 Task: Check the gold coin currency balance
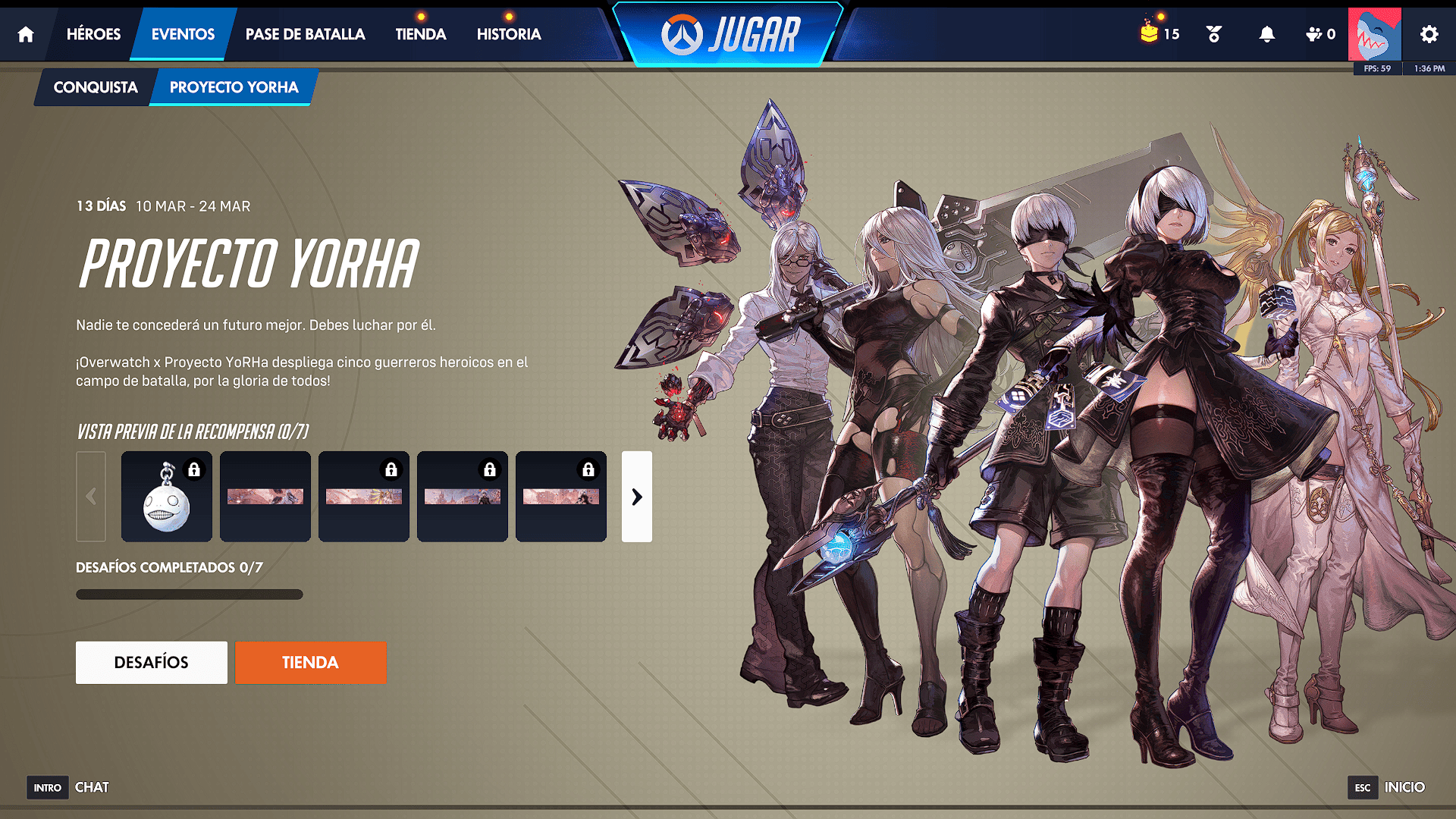click(x=1159, y=34)
